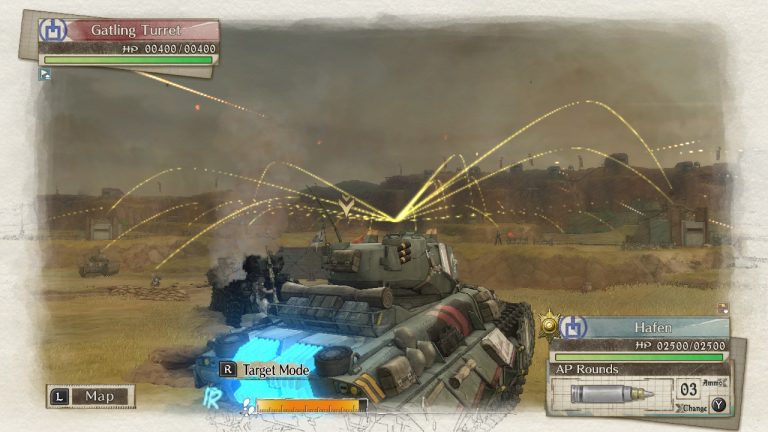The width and height of the screenshot is (768, 432).
Task: Open the Map view
Action: 91,396
